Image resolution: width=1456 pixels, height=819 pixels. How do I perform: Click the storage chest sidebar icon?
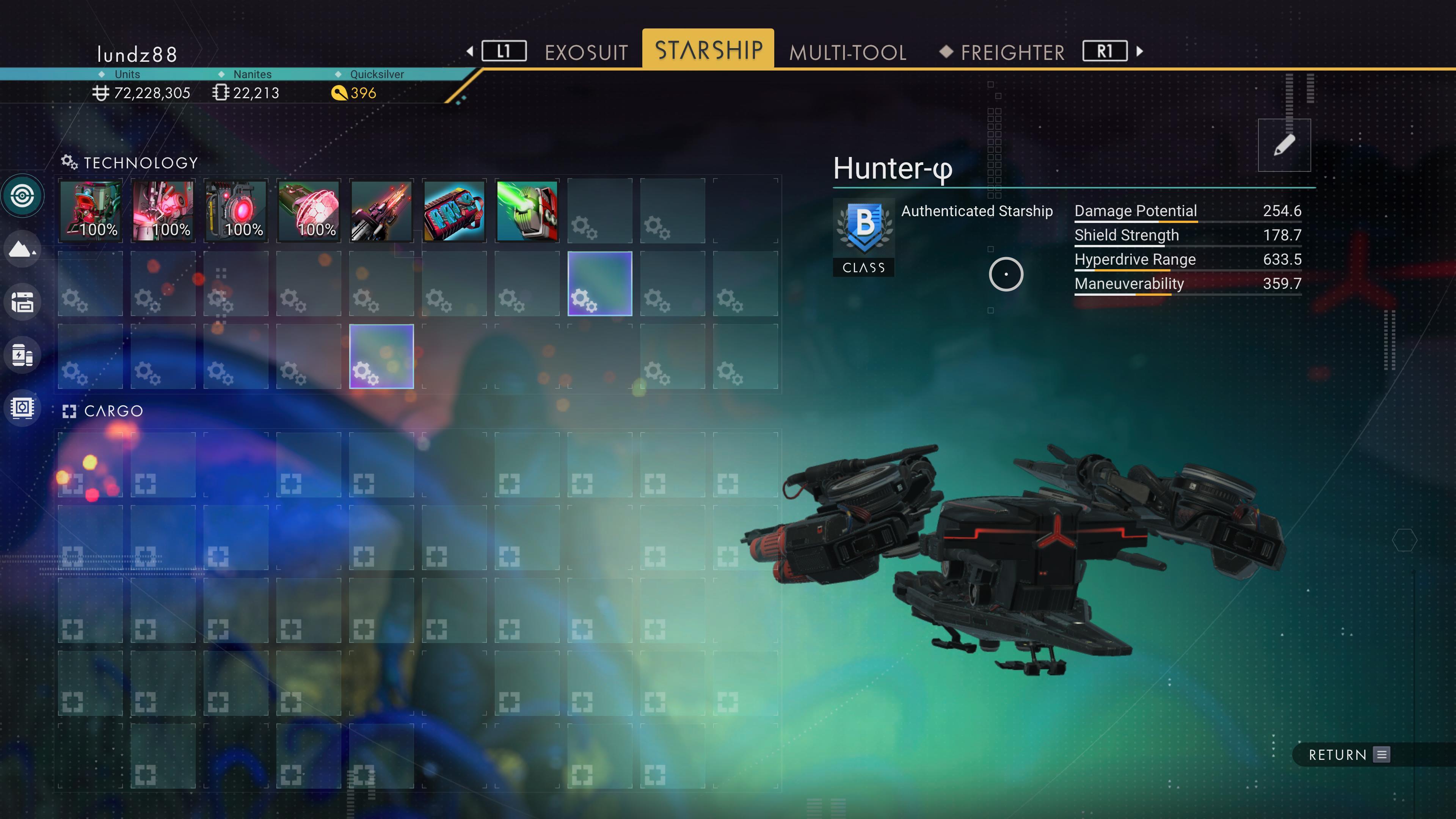click(x=23, y=302)
